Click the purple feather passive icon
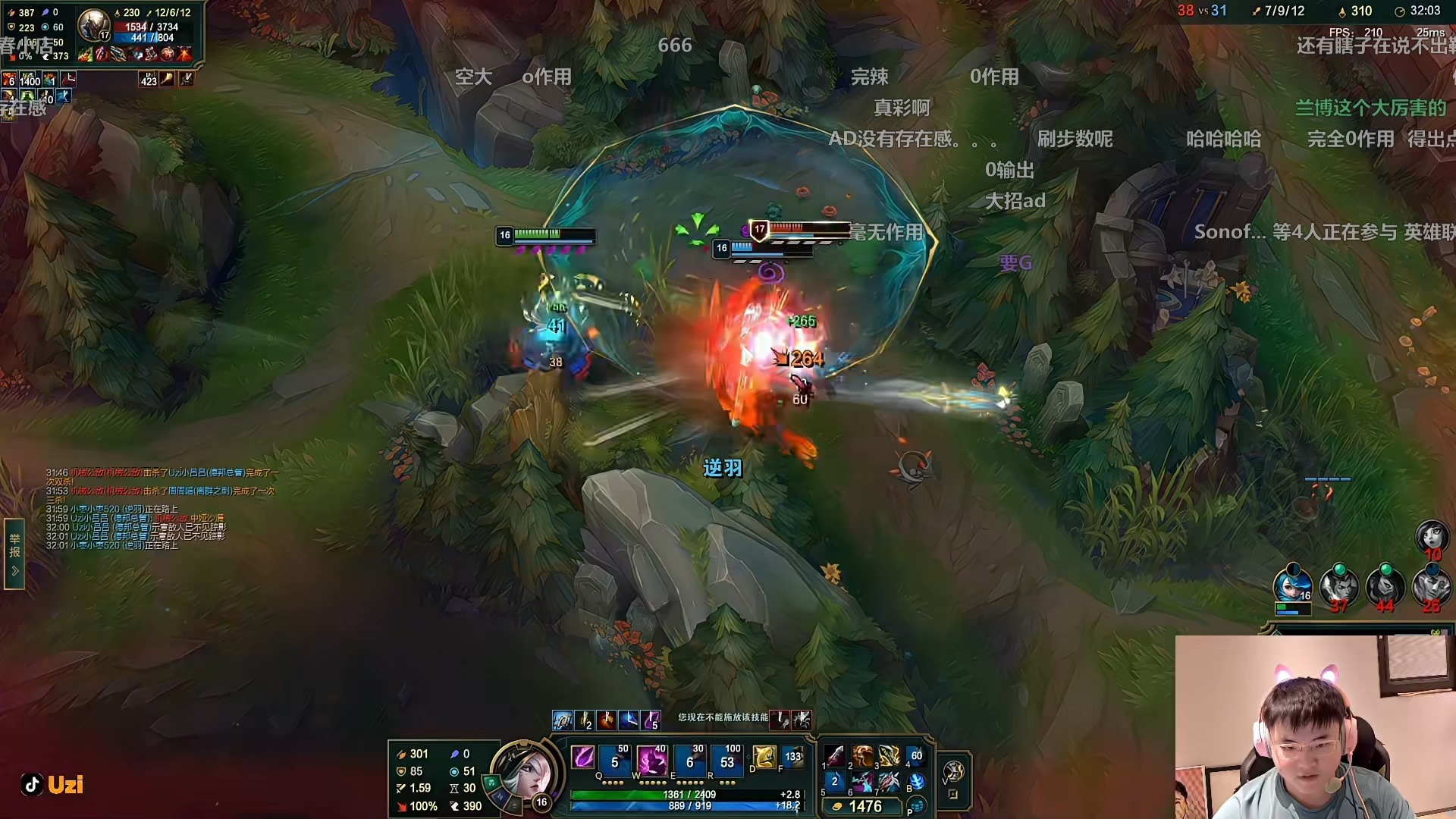The image size is (1456, 819). coord(582,757)
